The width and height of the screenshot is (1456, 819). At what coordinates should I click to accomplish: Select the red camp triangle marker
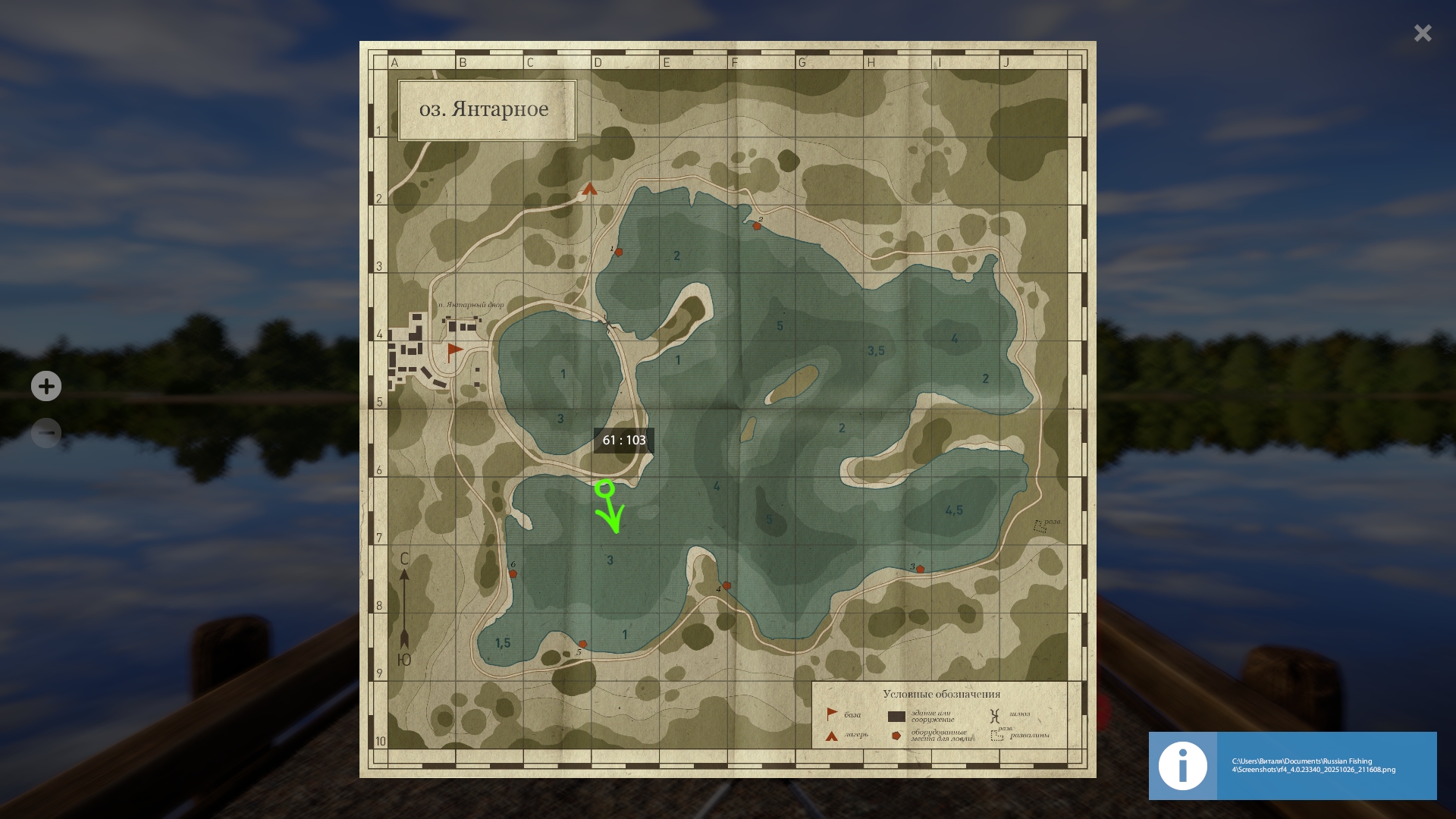pos(590,189)
